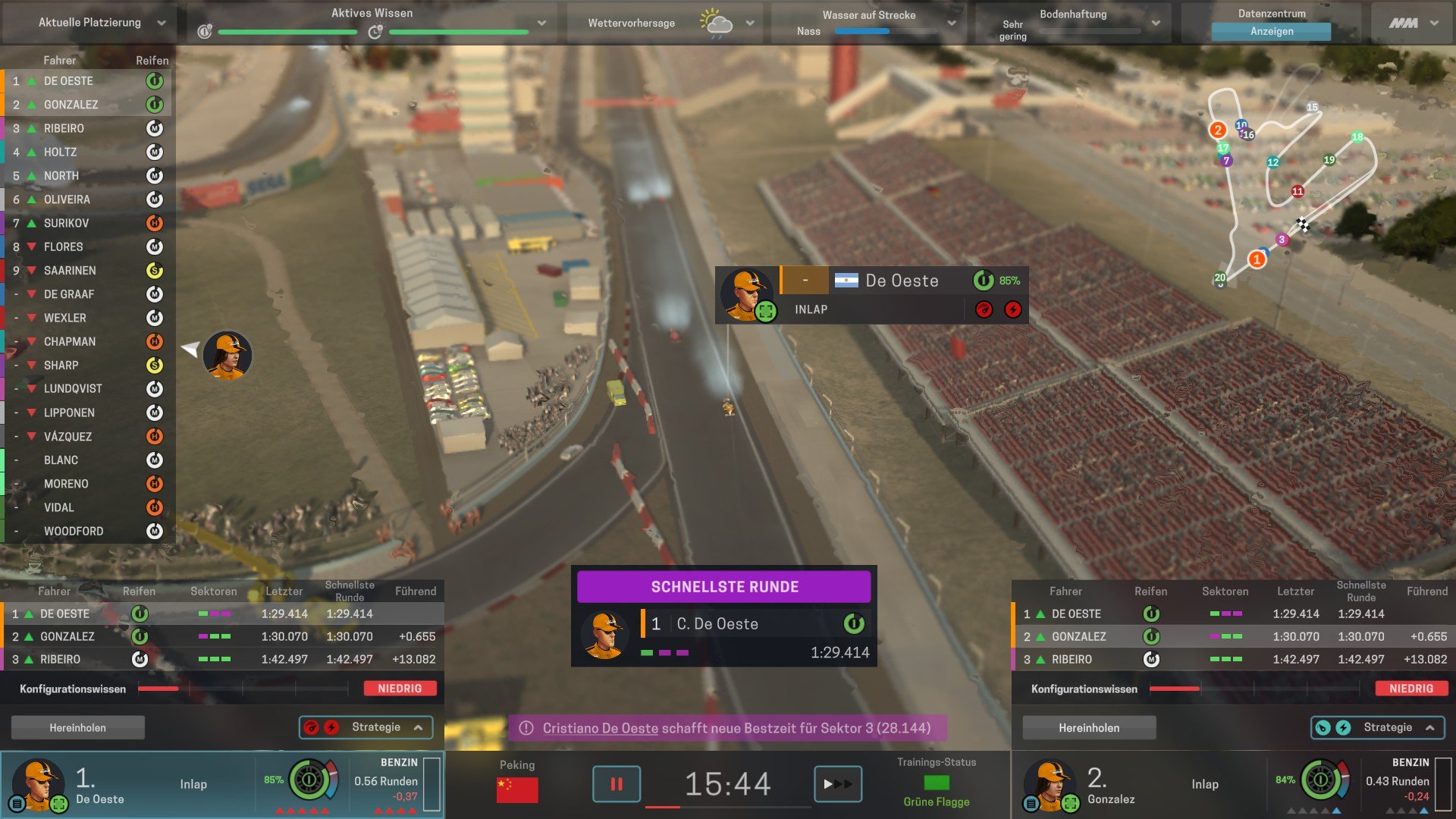Expand the Wasser auf Strecke panel
Screen dimensions: 1456x819
[951, 23]
